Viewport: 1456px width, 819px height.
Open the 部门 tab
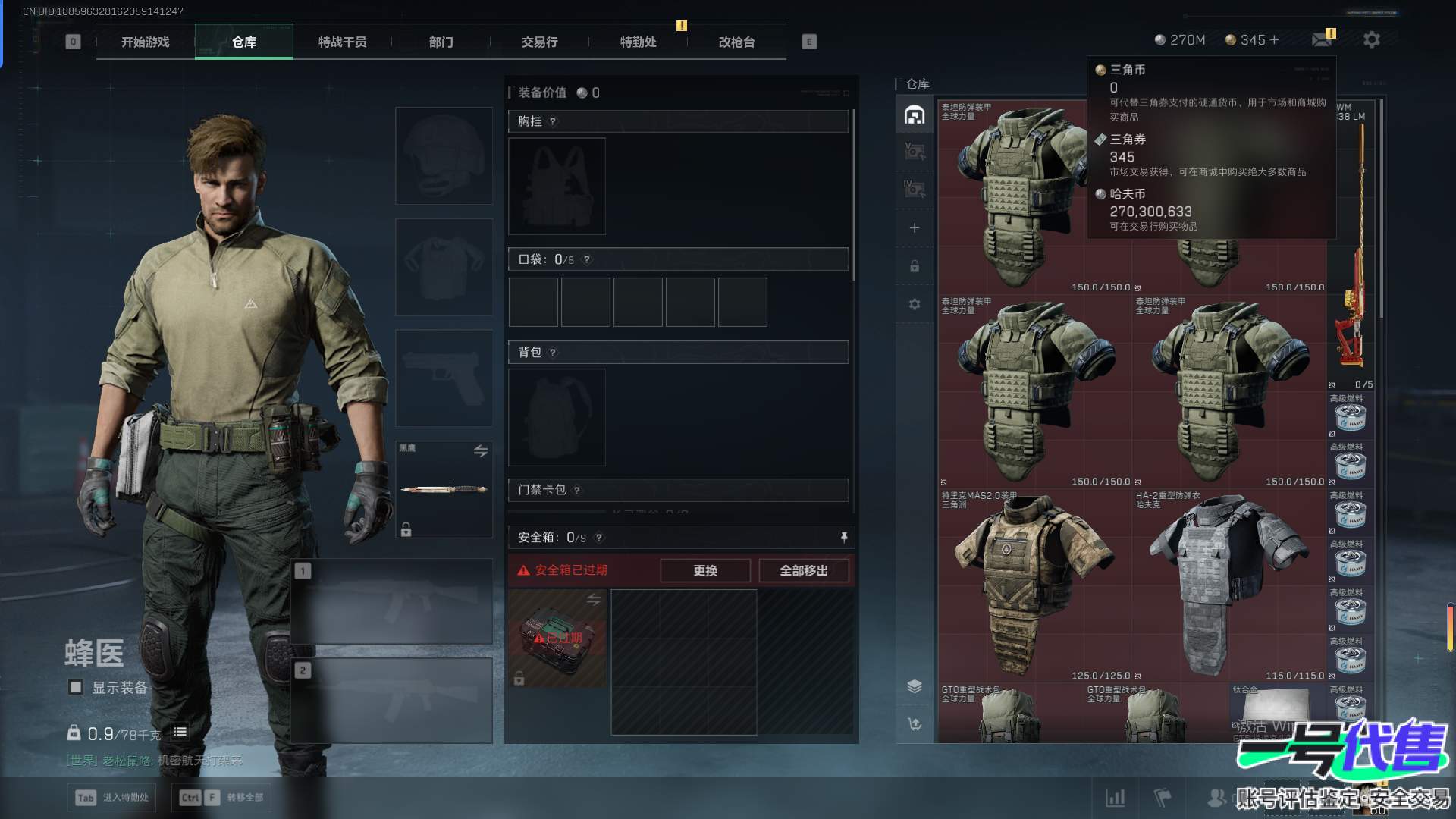[441, 42]
